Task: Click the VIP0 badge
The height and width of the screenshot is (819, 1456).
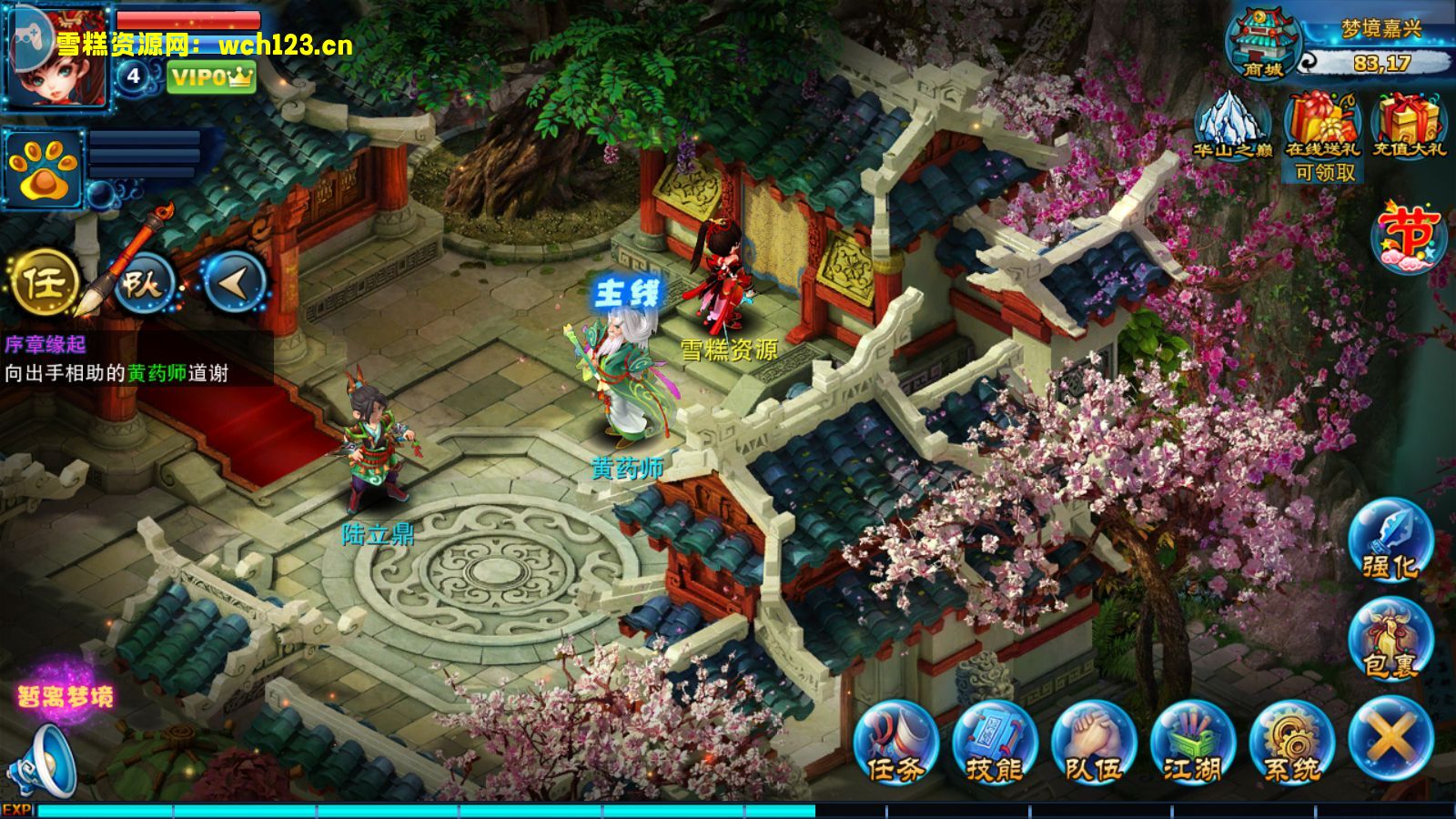Action: [x=211, y=77]
